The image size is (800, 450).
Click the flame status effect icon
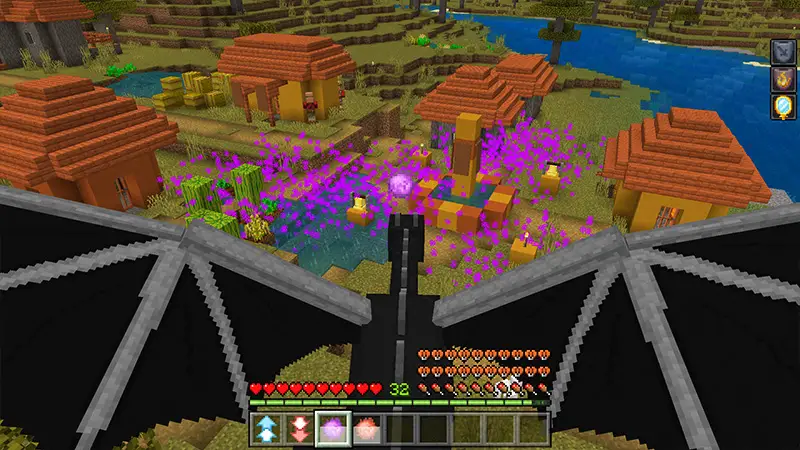[781, 79]
